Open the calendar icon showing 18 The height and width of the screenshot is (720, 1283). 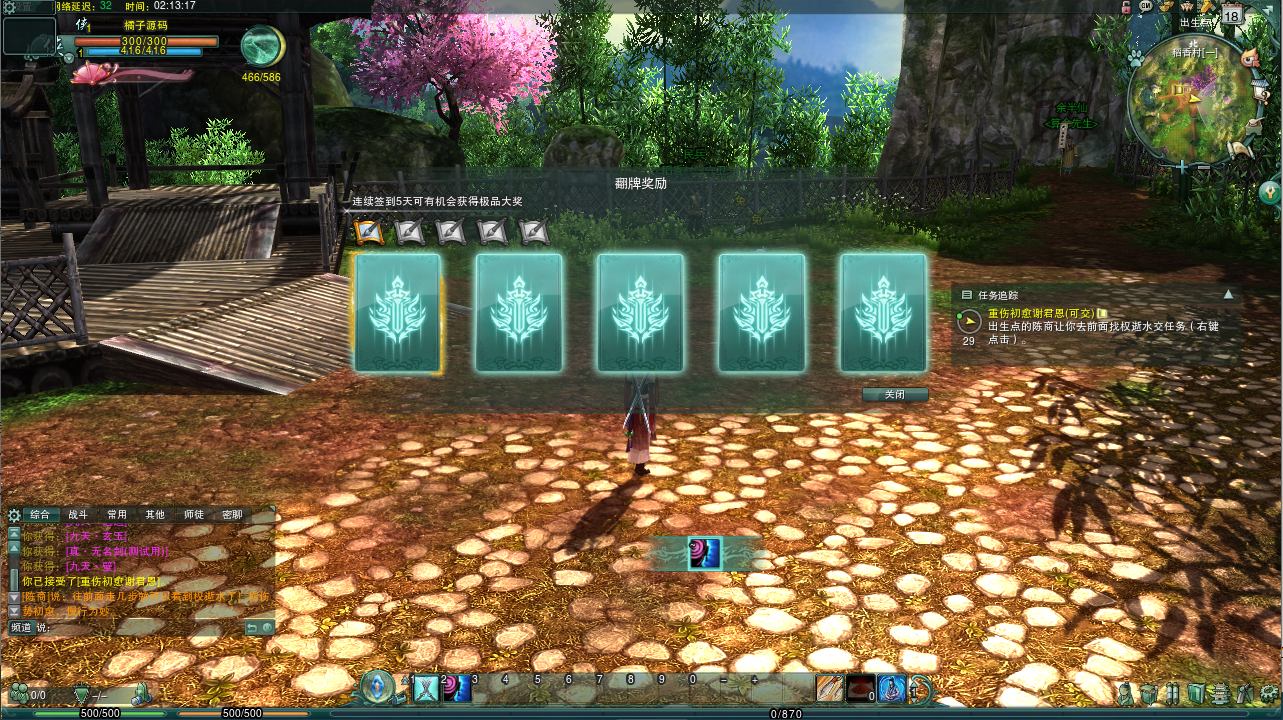[x=1232, y=15]
